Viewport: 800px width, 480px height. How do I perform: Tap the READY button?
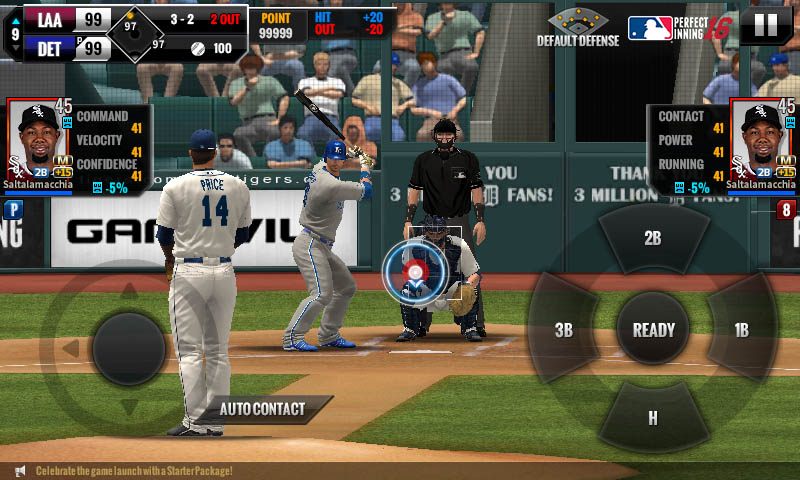(x=653, y=330)
